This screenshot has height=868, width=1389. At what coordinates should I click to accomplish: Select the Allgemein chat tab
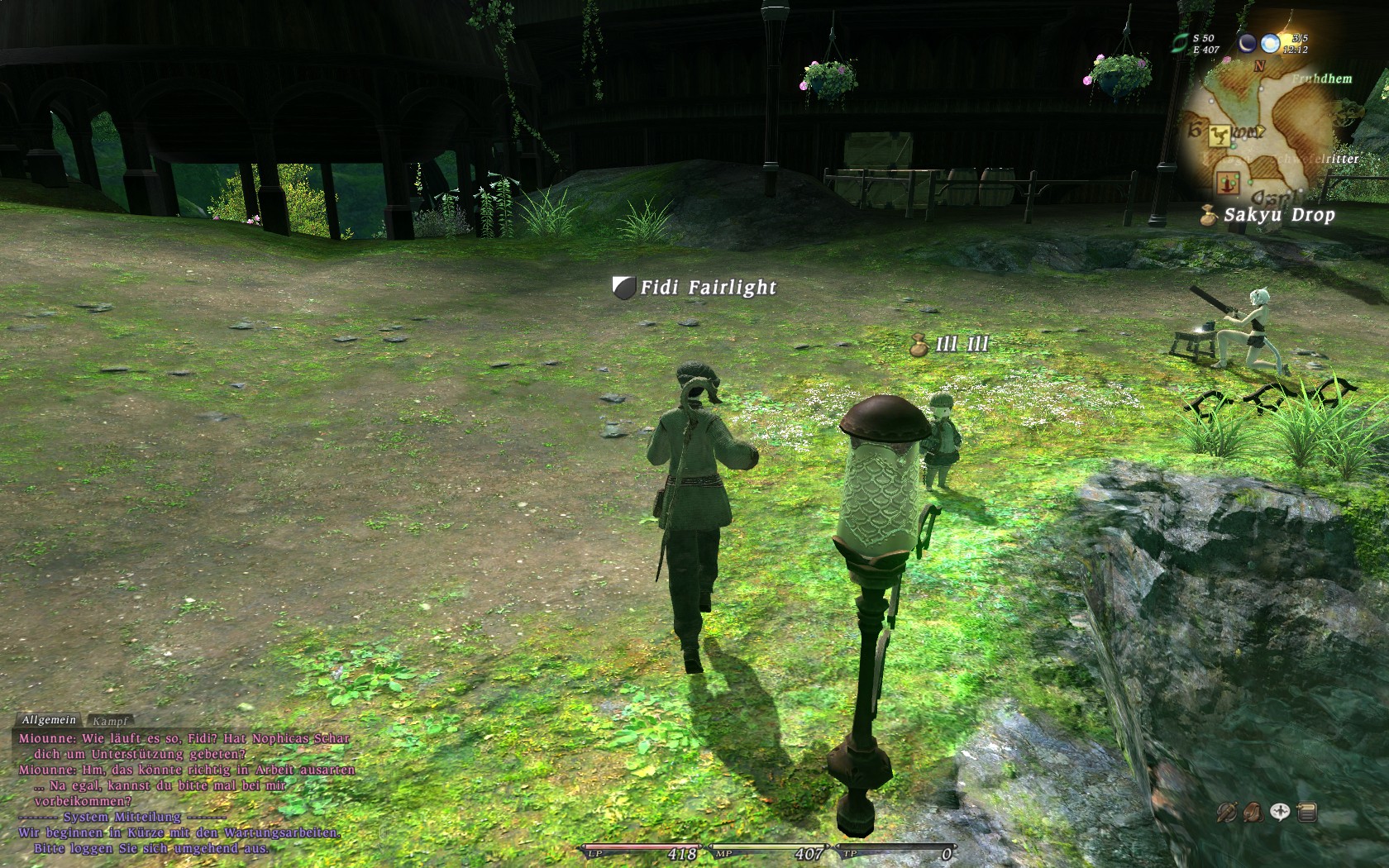(x=49, y=721)
